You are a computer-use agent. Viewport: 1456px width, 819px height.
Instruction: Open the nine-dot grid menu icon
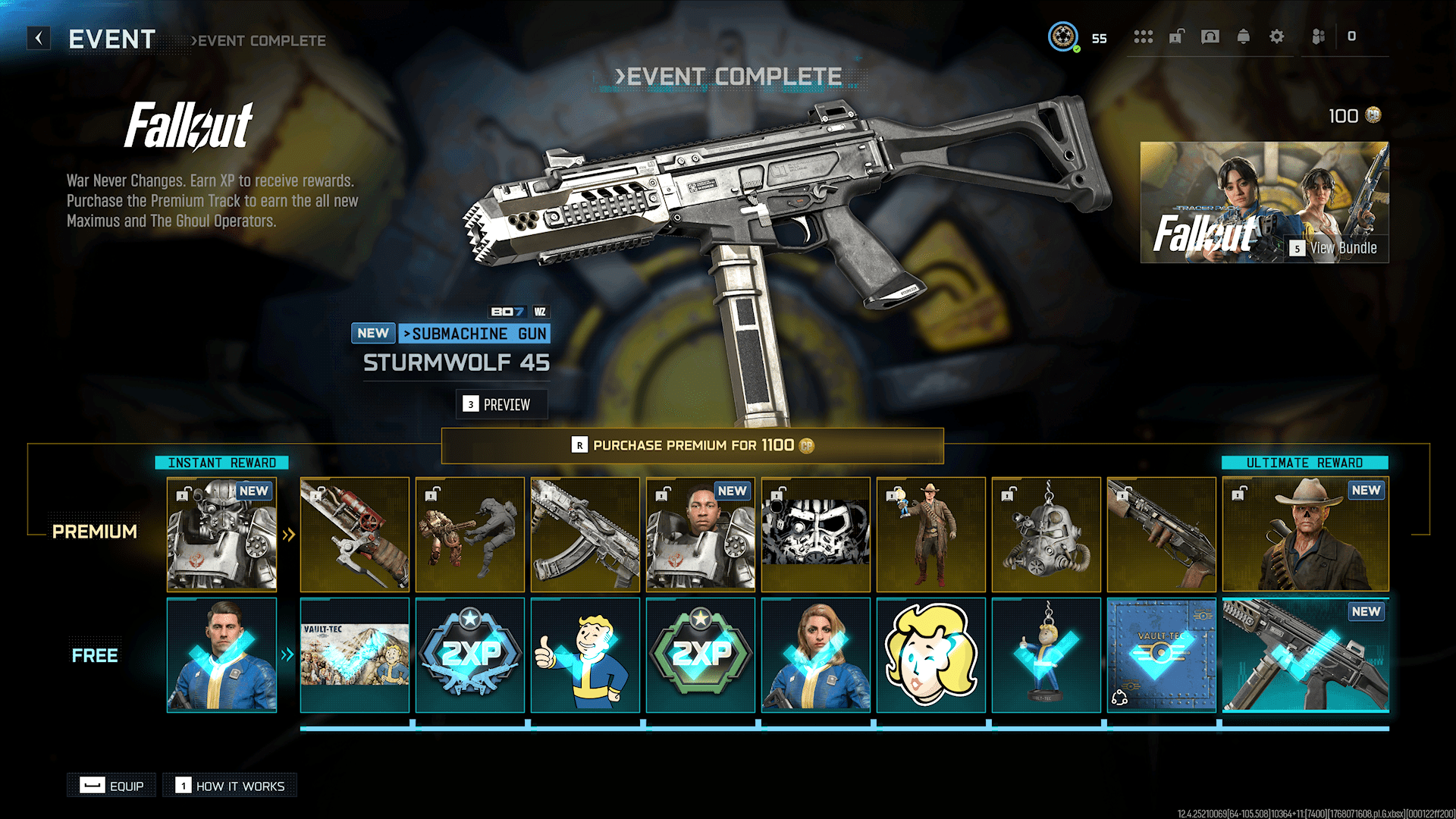tap(1143, 36)
